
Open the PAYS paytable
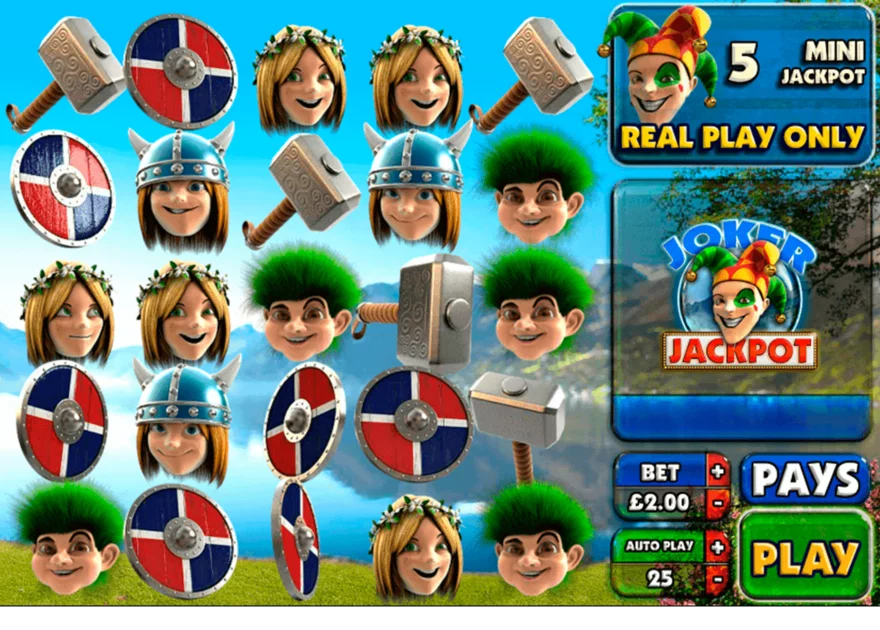pyautogui.click(x=805, y=480)
